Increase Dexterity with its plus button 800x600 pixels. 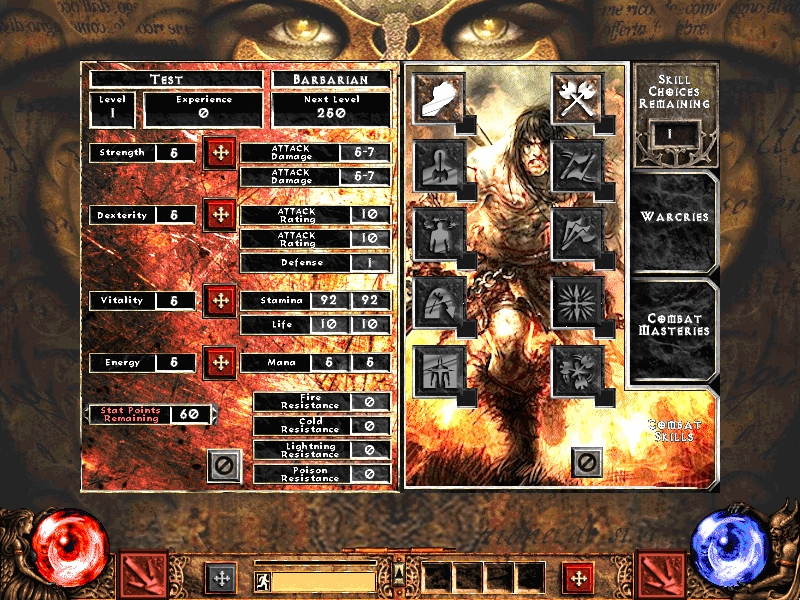pos(219,215)
